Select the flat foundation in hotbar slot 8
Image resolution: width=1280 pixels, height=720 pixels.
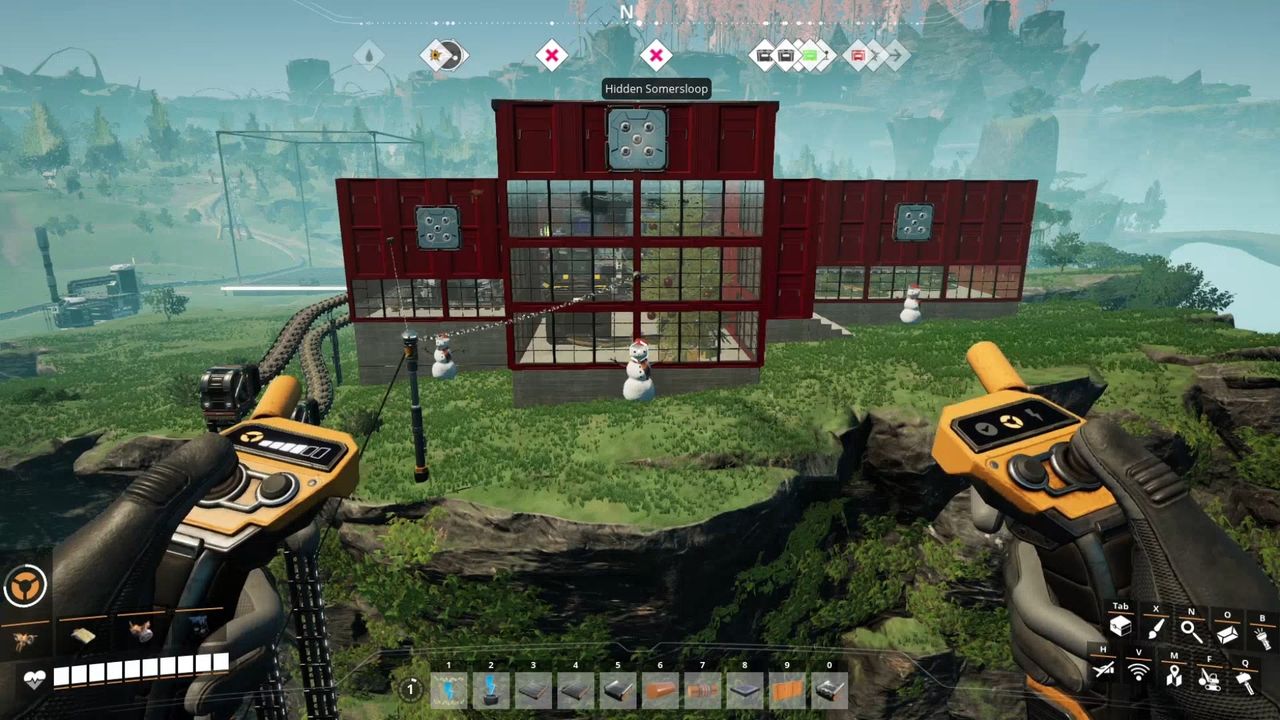point(745,688)
